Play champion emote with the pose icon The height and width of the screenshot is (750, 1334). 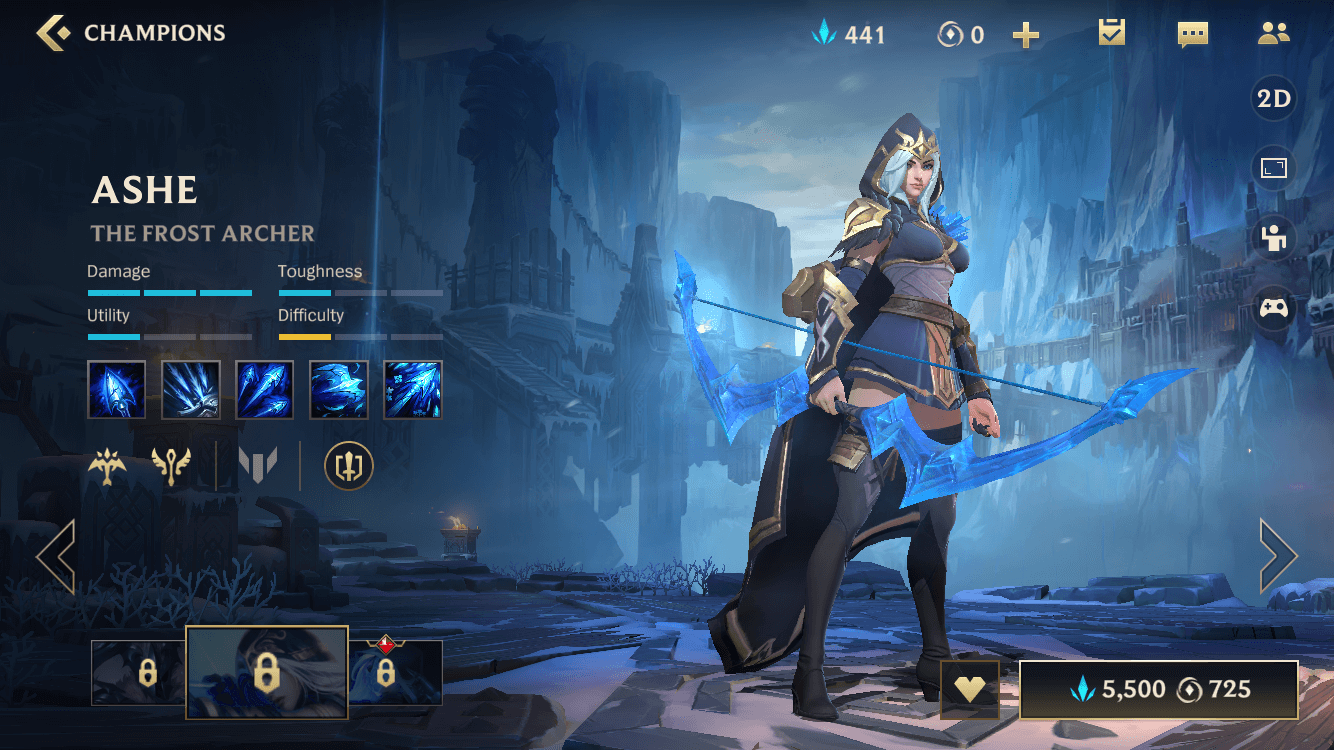[1272, 238]
